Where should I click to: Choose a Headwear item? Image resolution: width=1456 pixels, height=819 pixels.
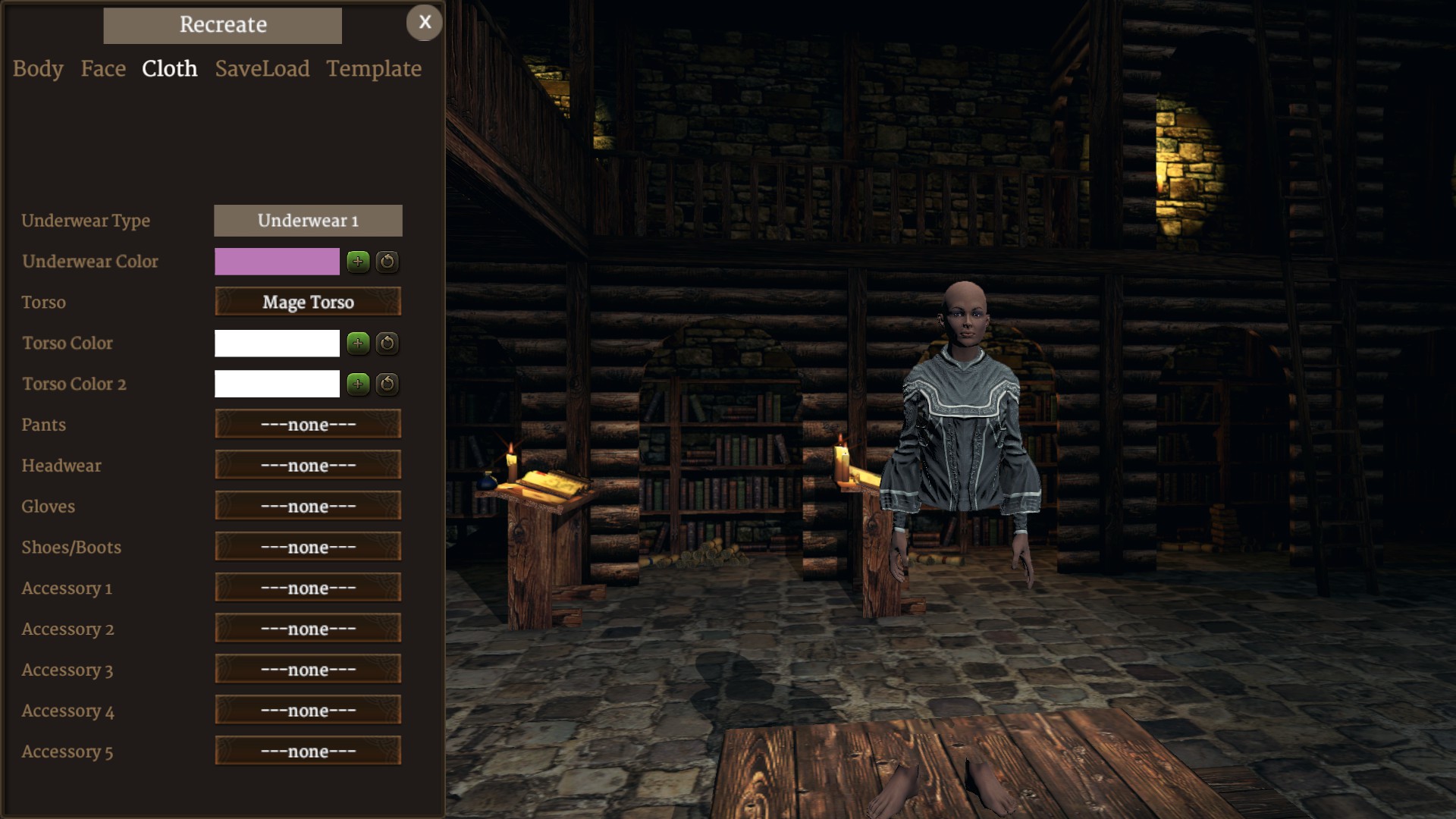pos(308,466)
